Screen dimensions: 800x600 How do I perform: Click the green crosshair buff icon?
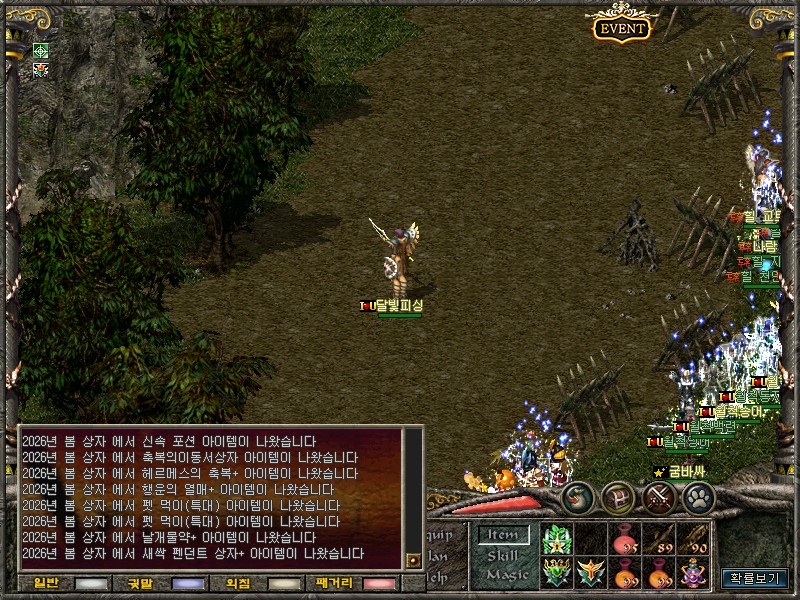[x=41, y=50]
